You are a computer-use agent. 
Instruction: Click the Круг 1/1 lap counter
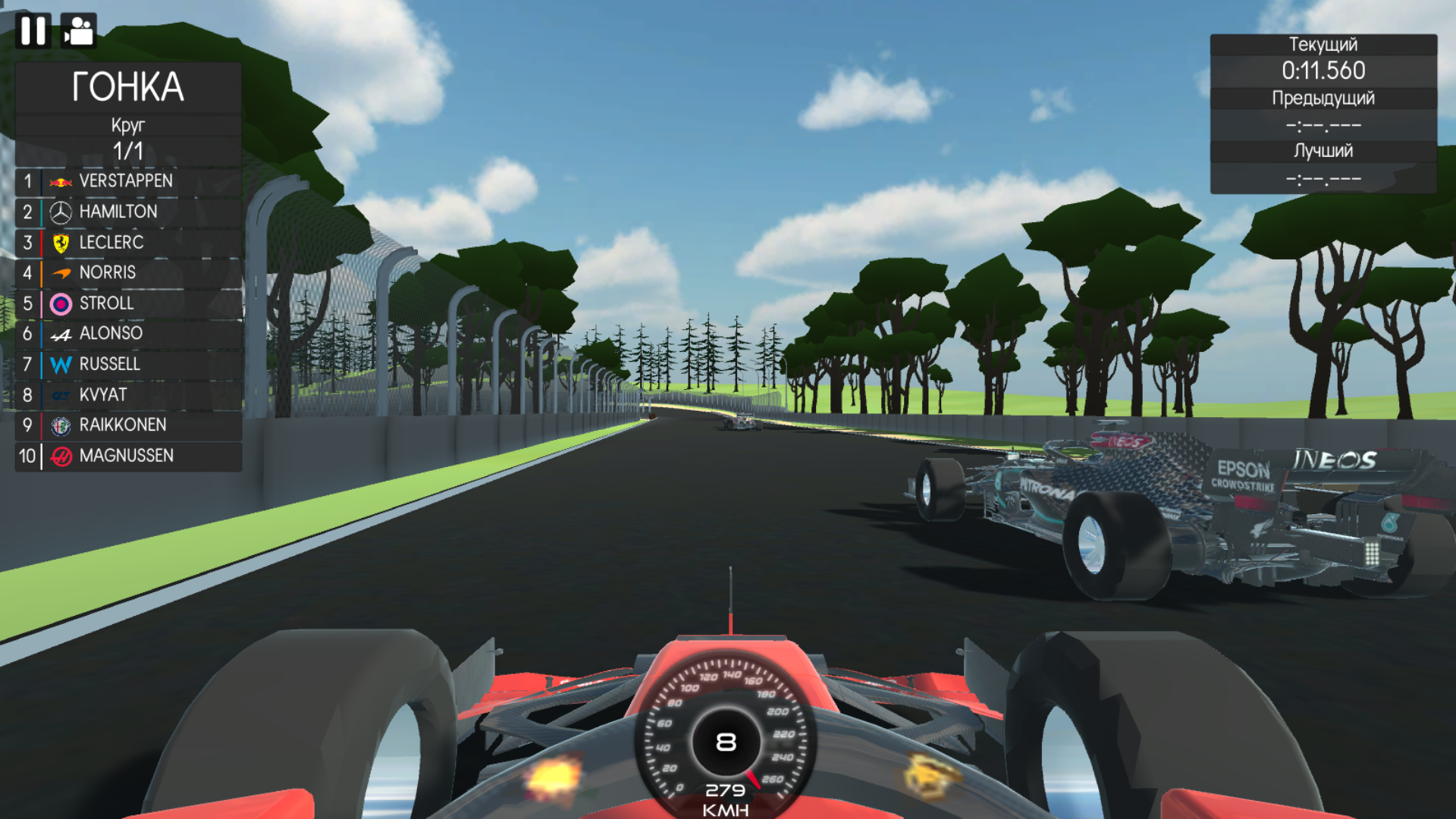pos(129,137)
